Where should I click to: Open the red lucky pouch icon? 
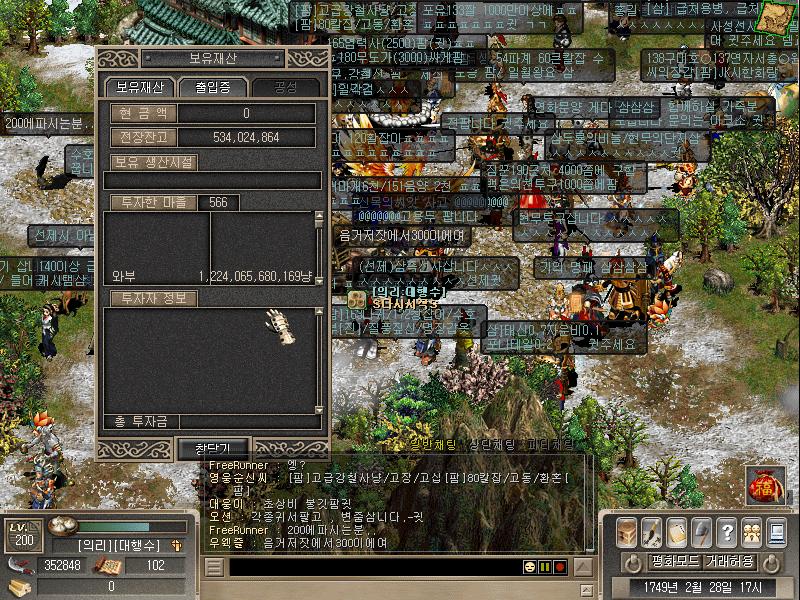(762, 486)
